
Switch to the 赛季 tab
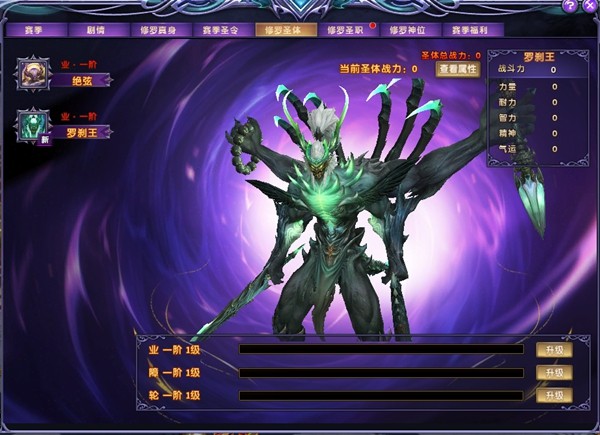pos(34,30)
